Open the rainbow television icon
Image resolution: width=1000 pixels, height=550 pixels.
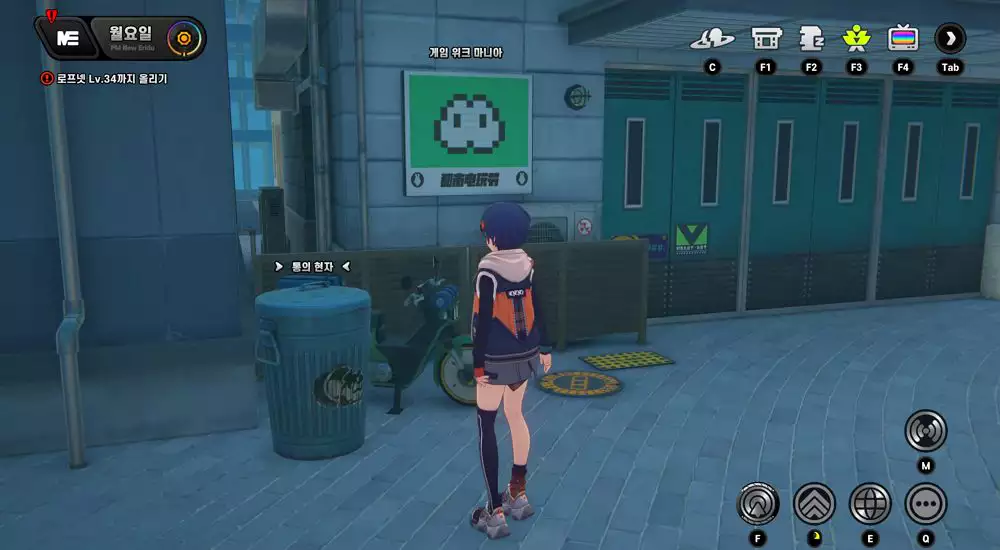coord(903,39)
